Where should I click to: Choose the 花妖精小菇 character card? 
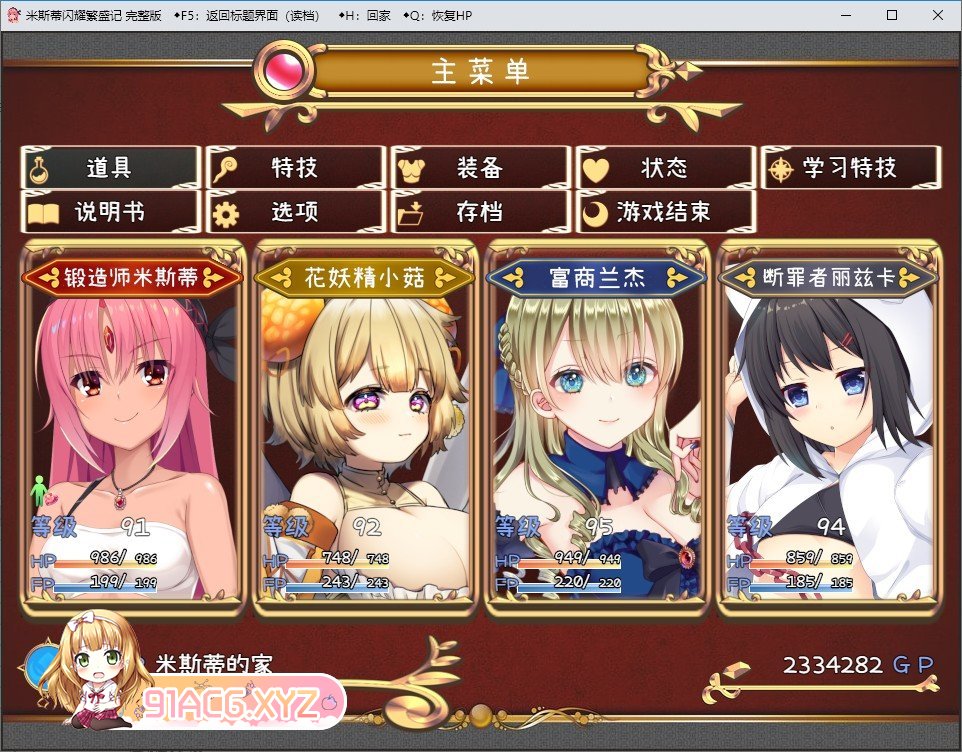(364, 430)
